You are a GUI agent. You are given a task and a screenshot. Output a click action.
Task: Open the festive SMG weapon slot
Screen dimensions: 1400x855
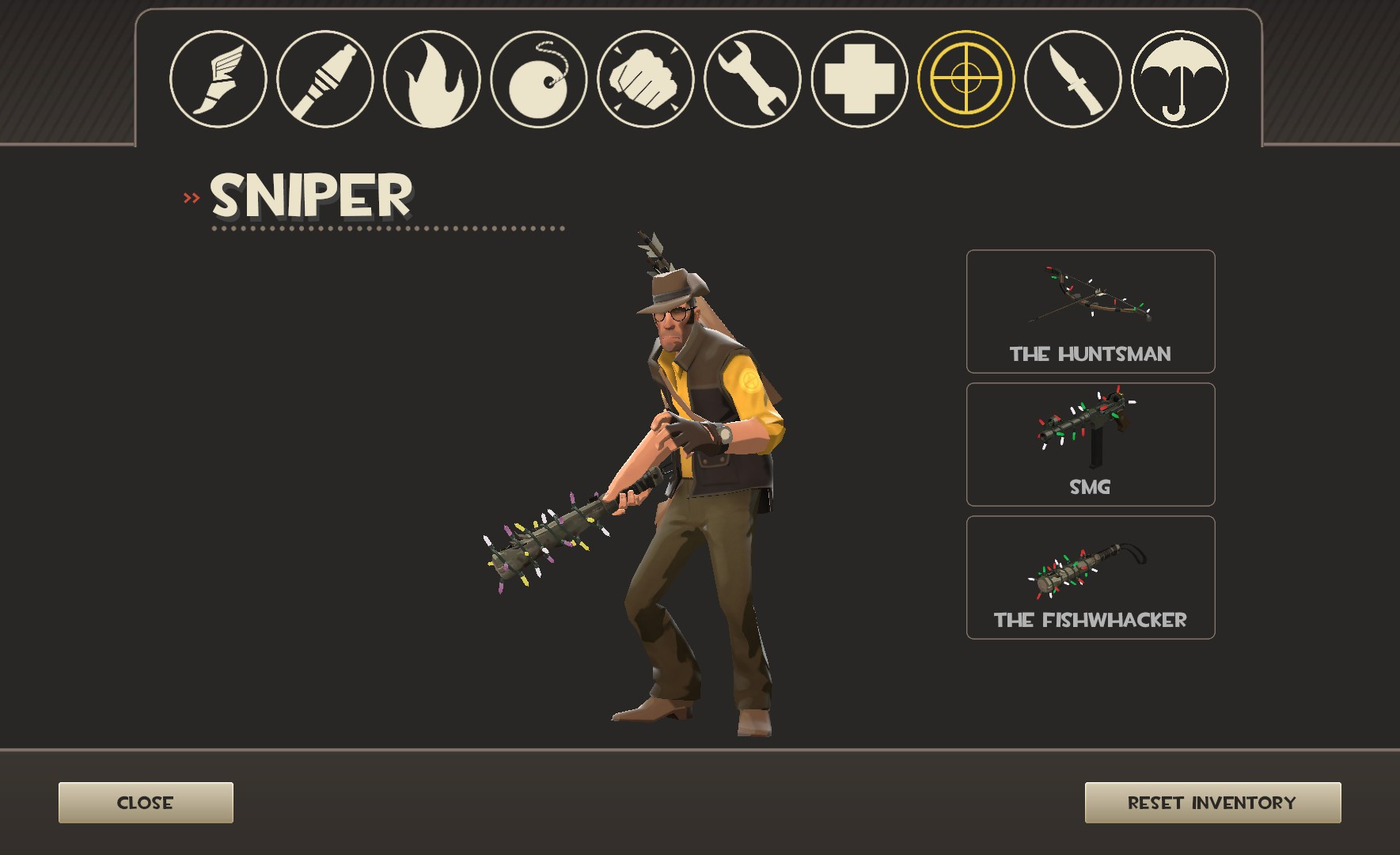[x=1091, y=443]
